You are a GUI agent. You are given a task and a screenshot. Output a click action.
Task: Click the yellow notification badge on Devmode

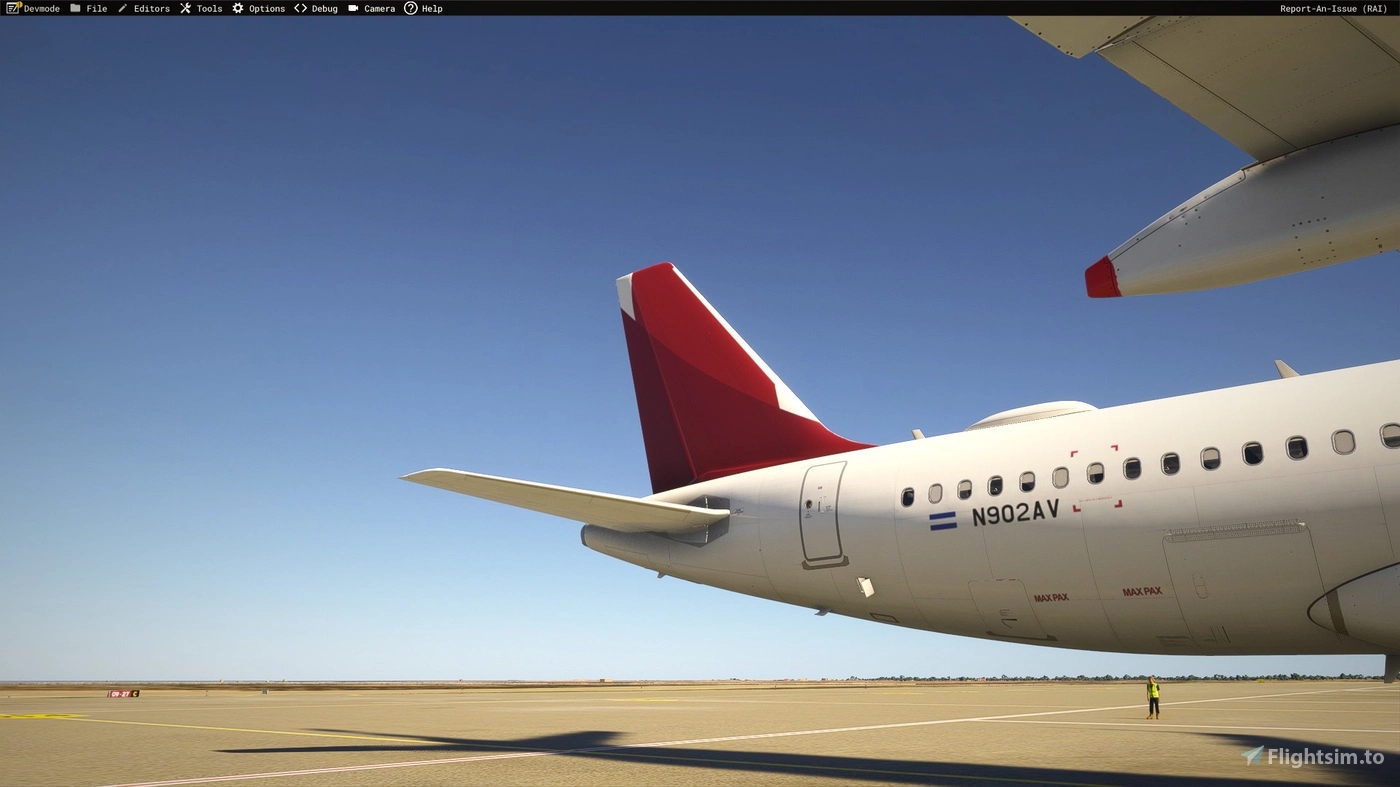[18, 5]
